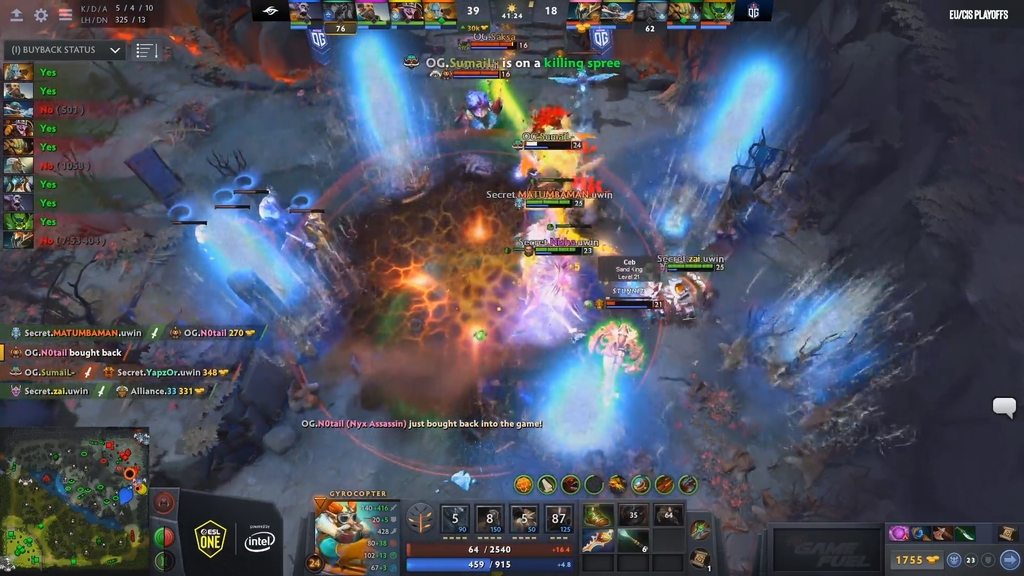
Task: Open the hamburger main menu
Action: pos(65,15)
